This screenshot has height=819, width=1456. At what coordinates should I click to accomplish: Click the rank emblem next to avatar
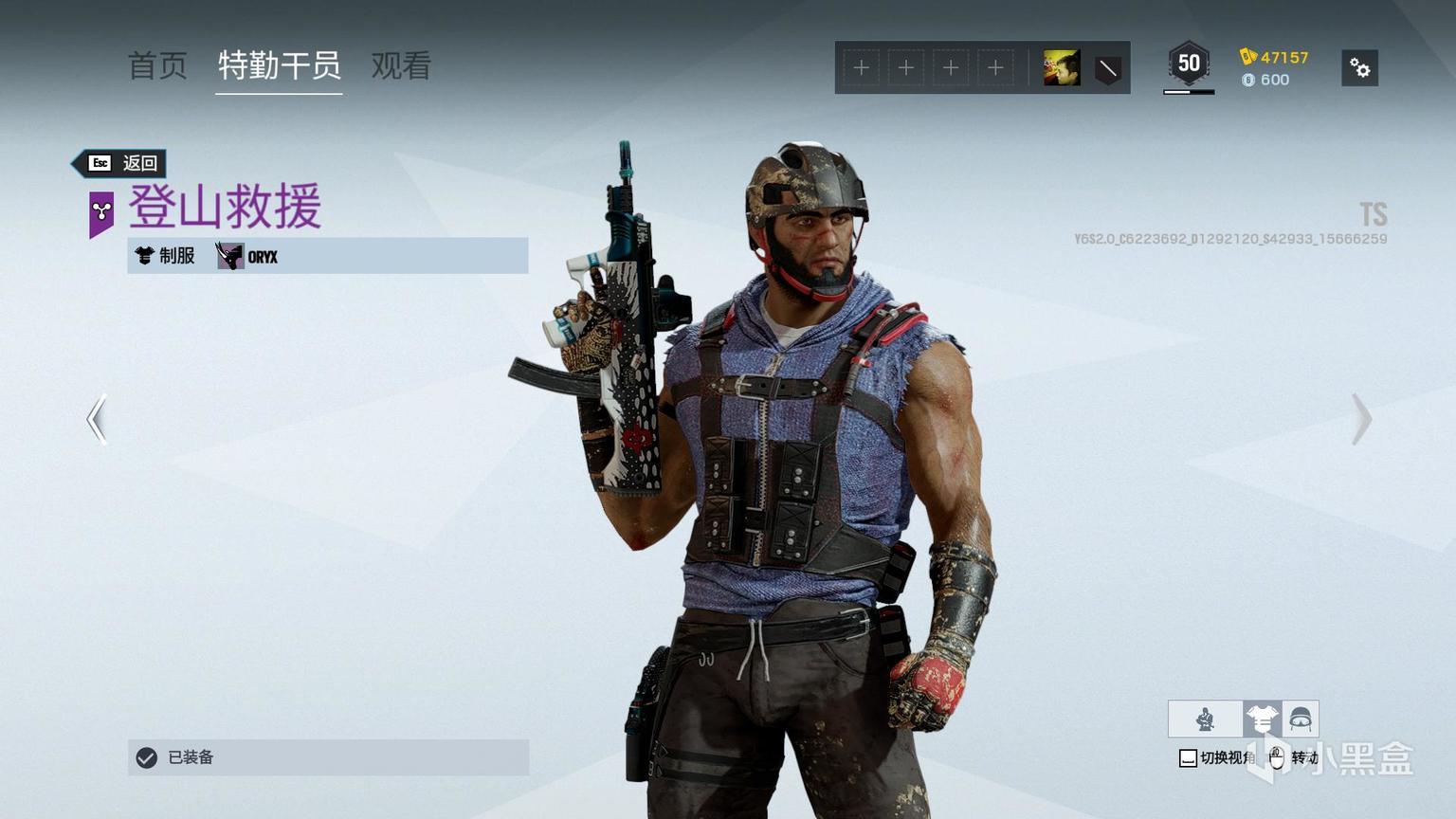coord(1107,68)
